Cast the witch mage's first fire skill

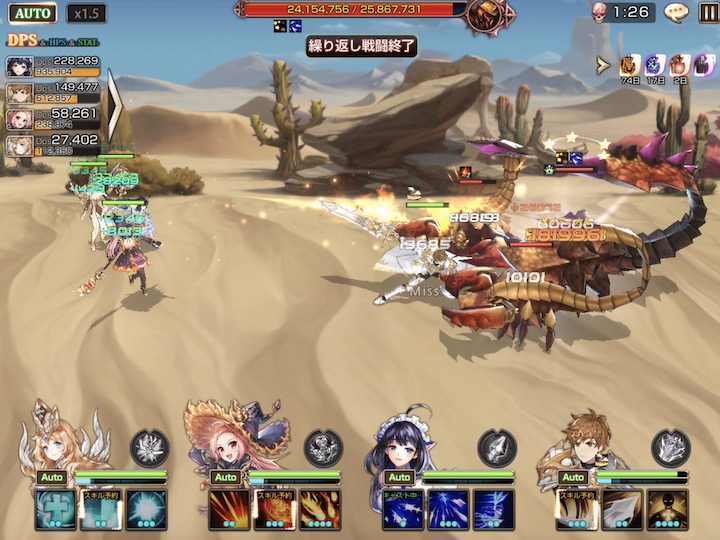pyautogui.click(x=229, y=509)
